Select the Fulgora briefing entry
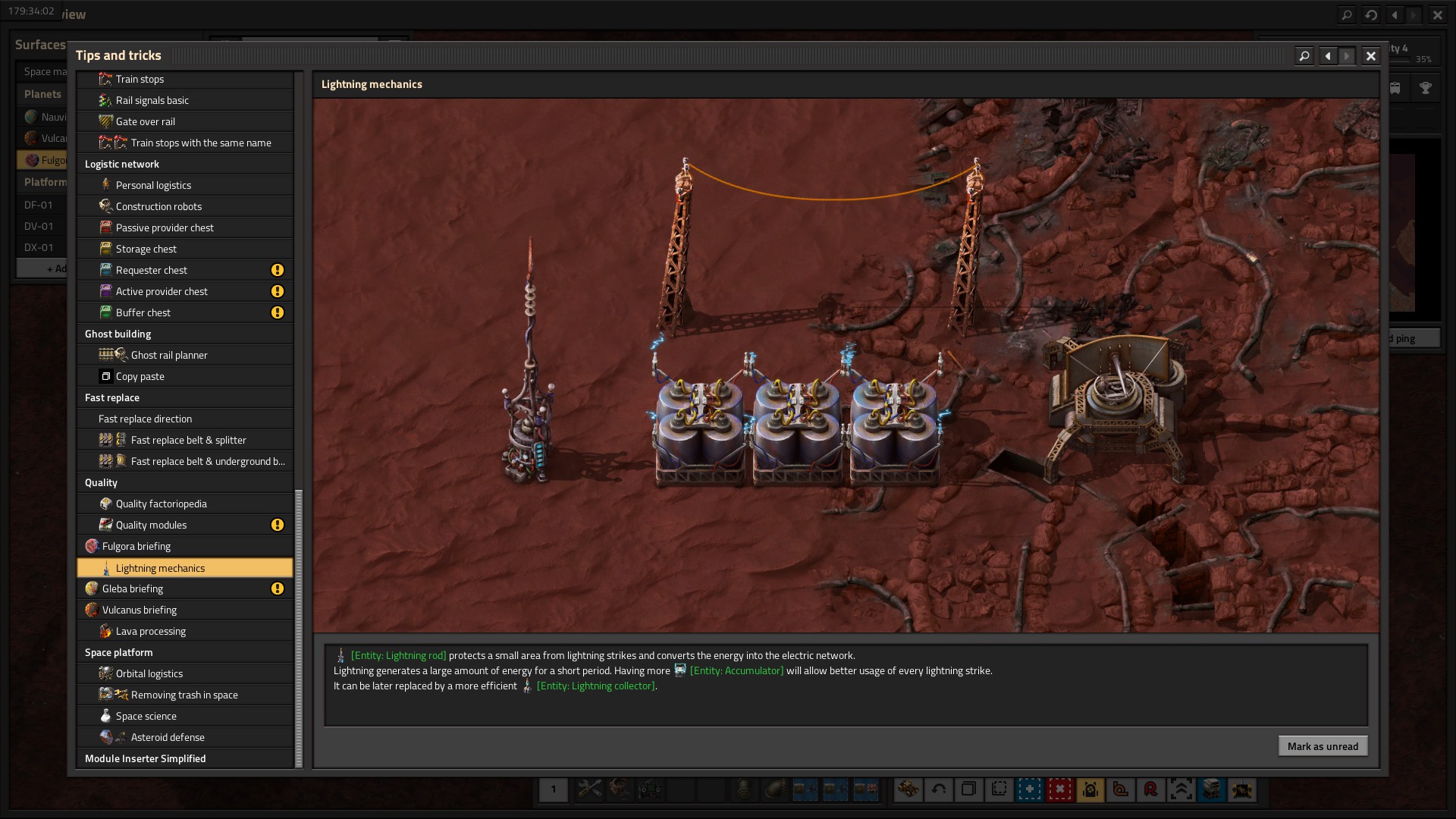1456x819 pixels. pos(136,546)
